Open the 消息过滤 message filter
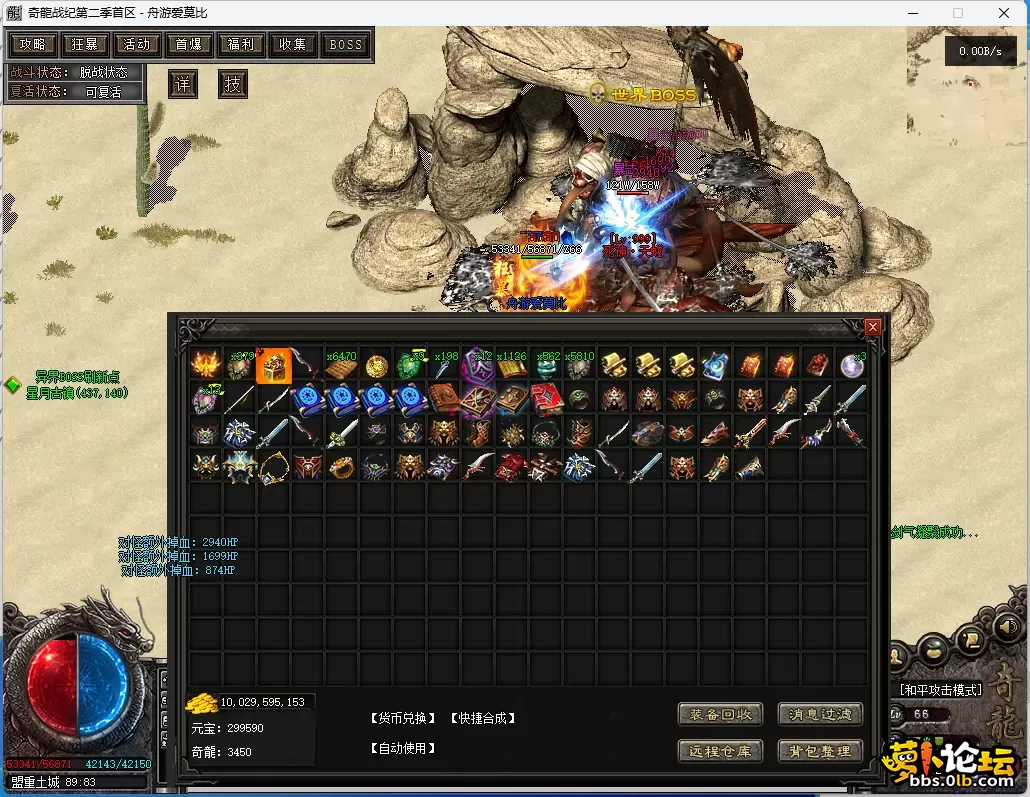This screenshot has height=797, width=1030. (820, 714)
